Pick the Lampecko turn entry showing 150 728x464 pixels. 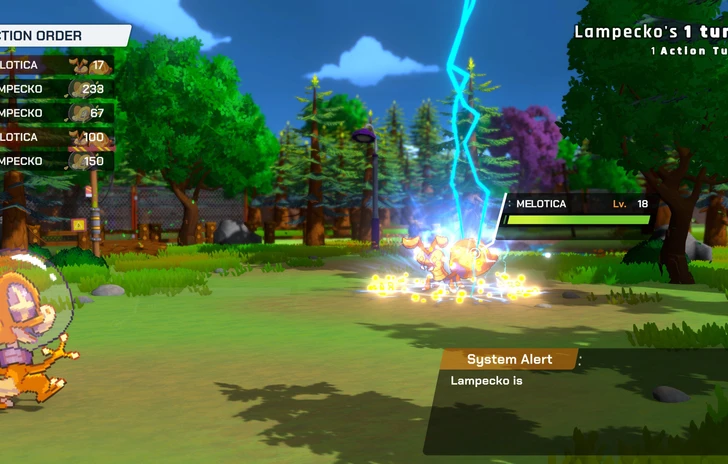click(x=55, y=161)
